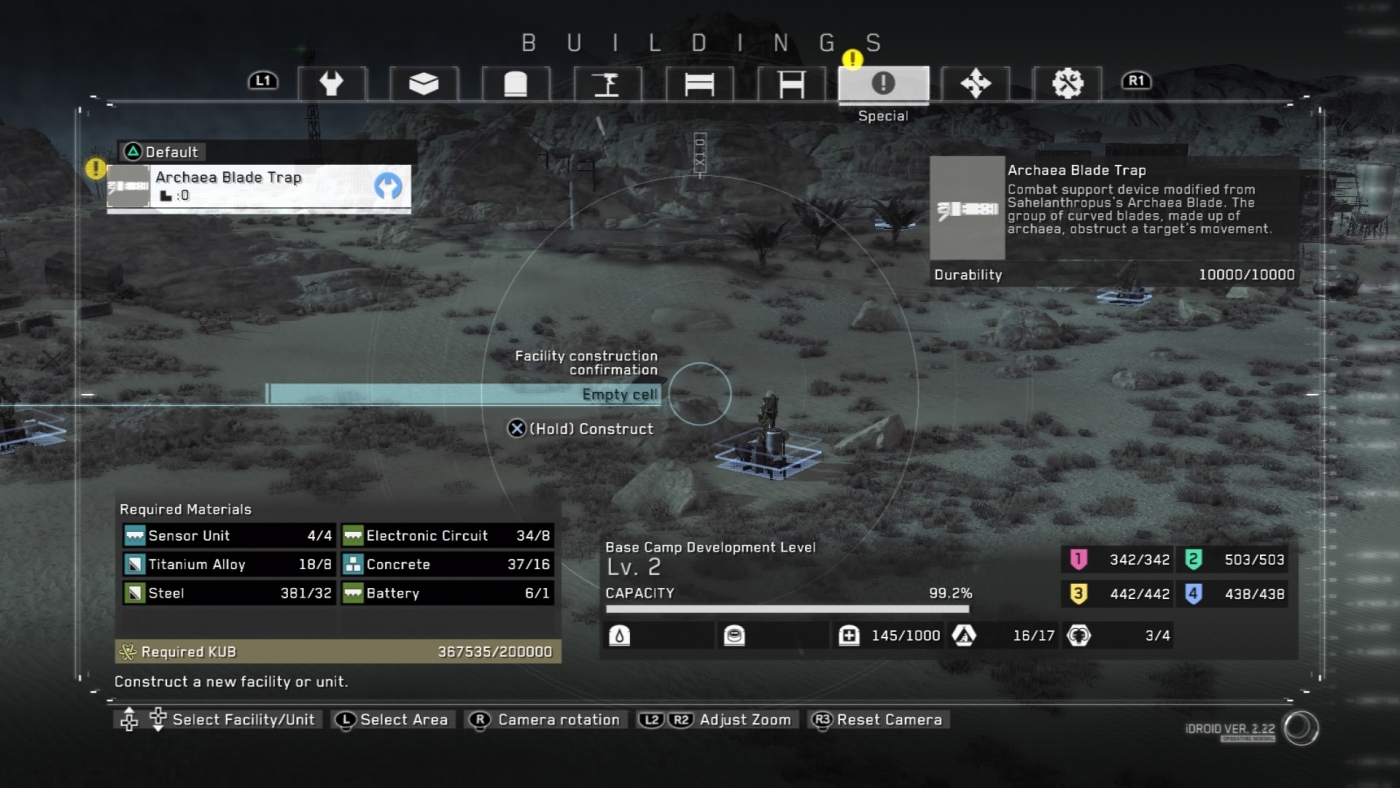This screenshot has height=788, width=1400.
Task: Select the crane facility category icon
Action: point(608,84)
